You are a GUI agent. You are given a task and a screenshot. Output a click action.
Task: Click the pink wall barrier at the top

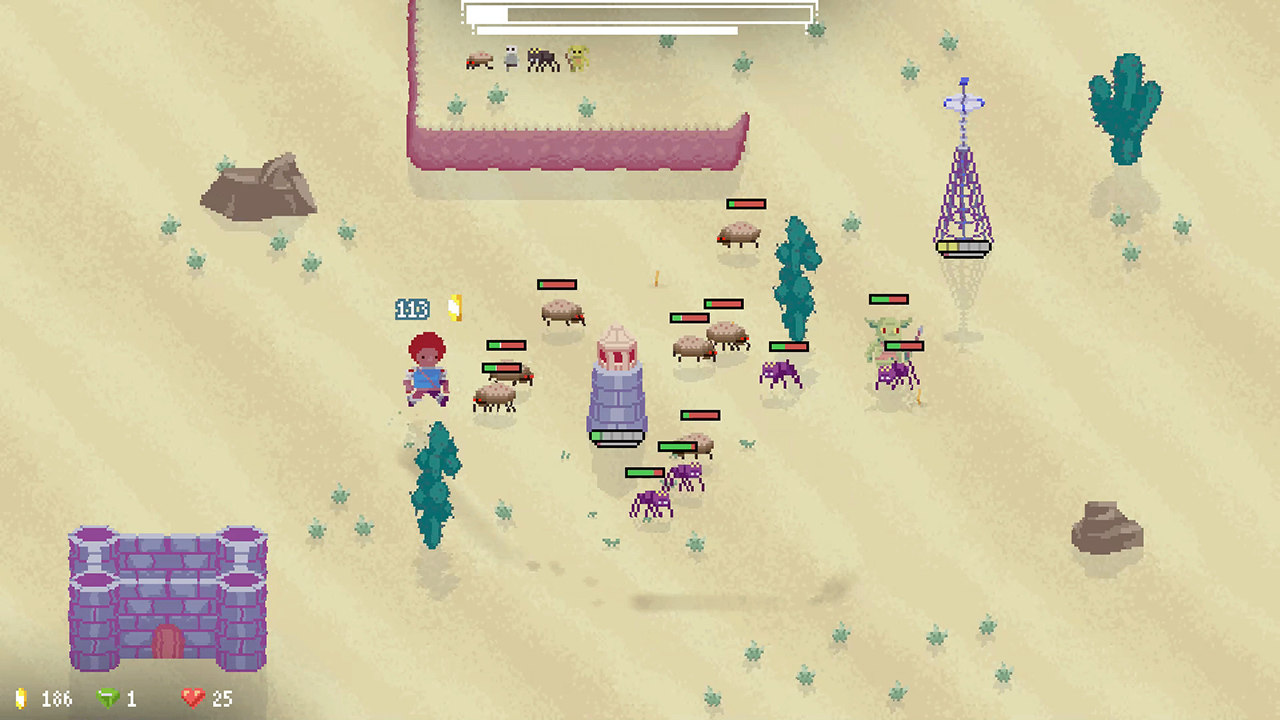[578, 140]
